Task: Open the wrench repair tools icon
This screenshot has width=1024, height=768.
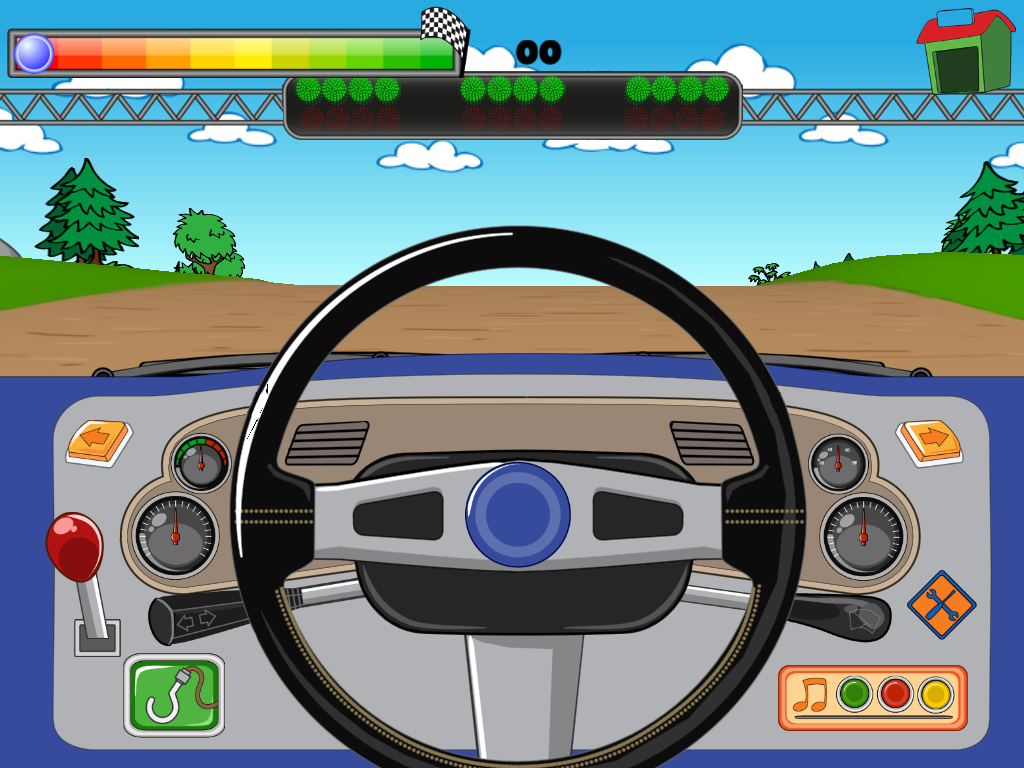Action: pos(941,604)
